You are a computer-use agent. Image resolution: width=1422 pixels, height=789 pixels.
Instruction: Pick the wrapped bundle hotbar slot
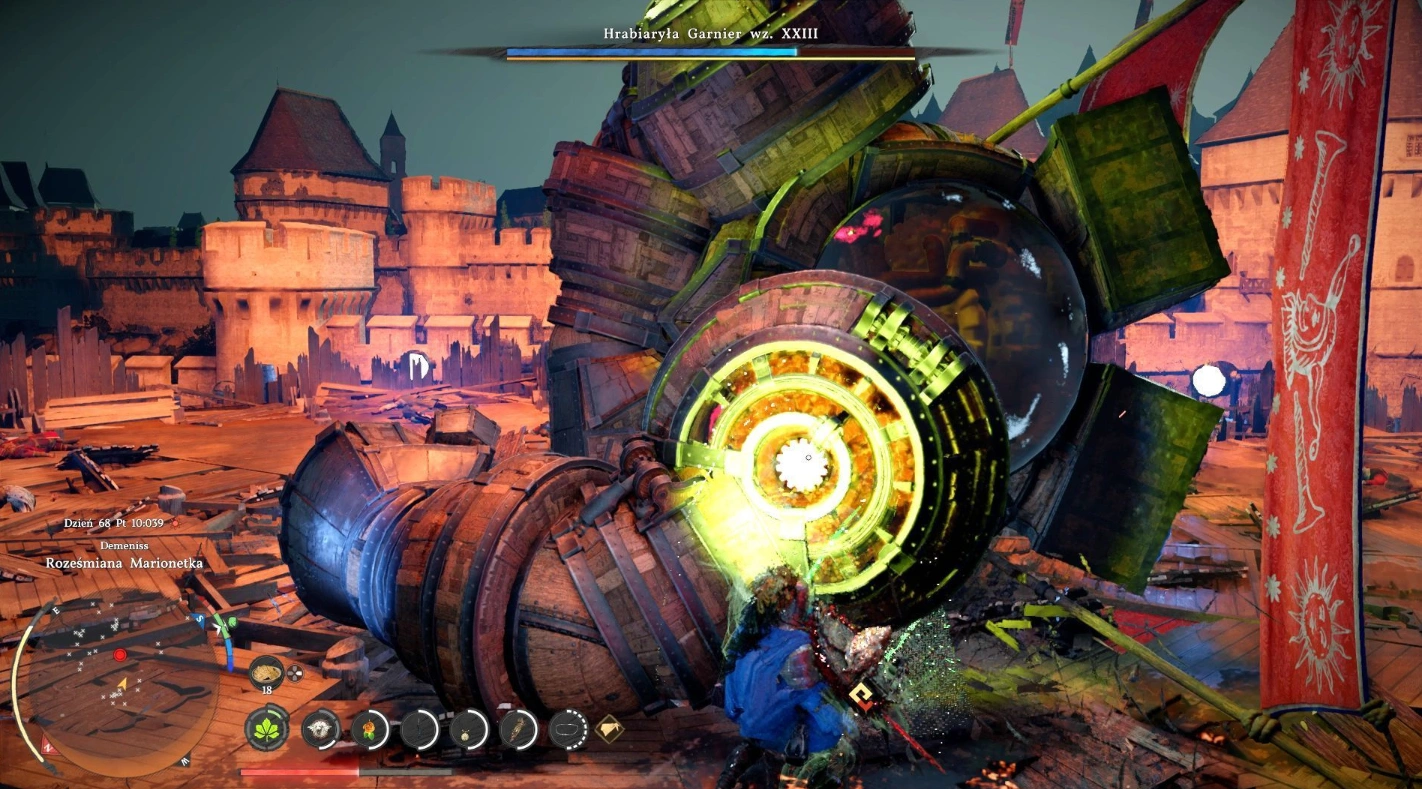(x=518, y=729)
